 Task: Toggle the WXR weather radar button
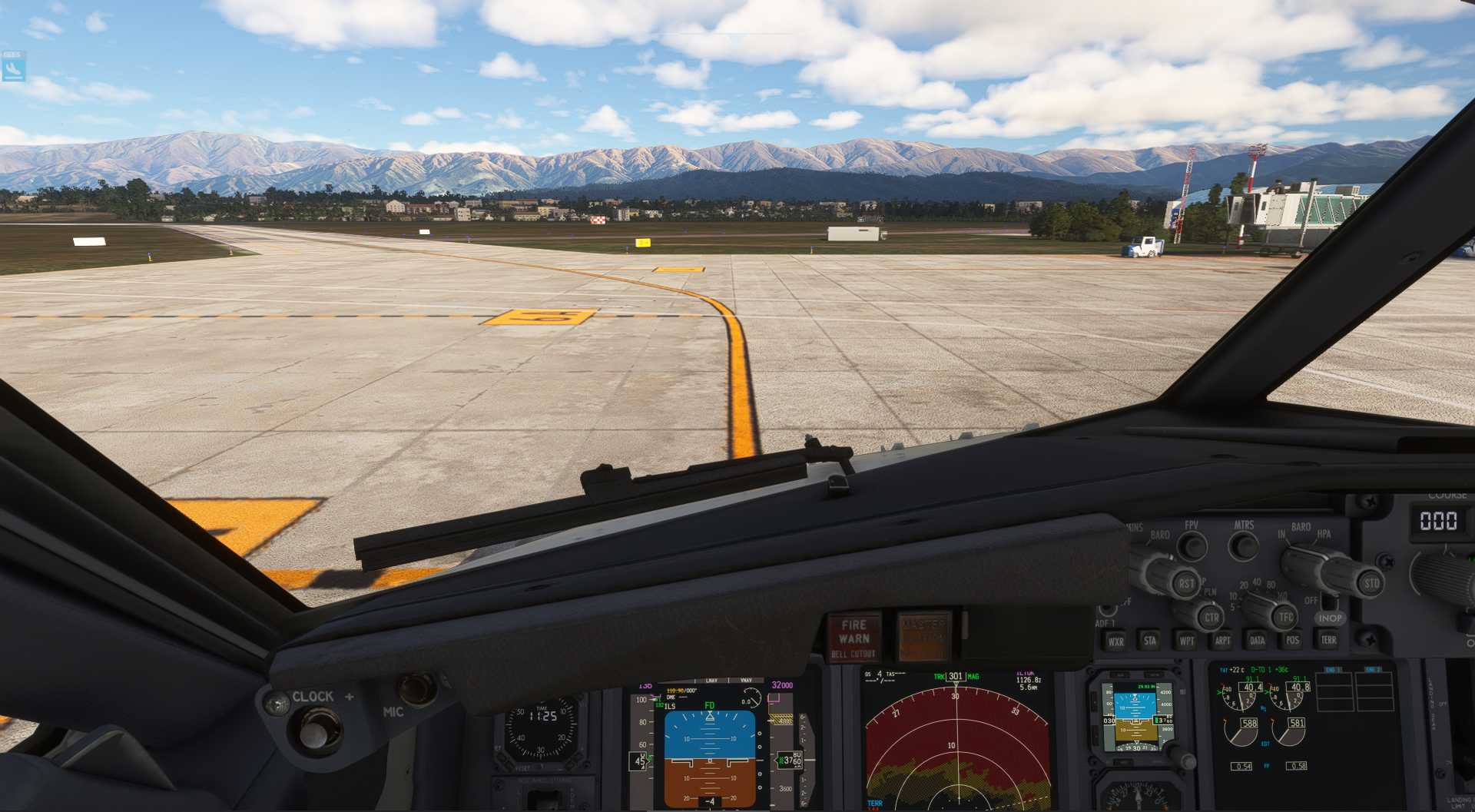coord(1115,641)
